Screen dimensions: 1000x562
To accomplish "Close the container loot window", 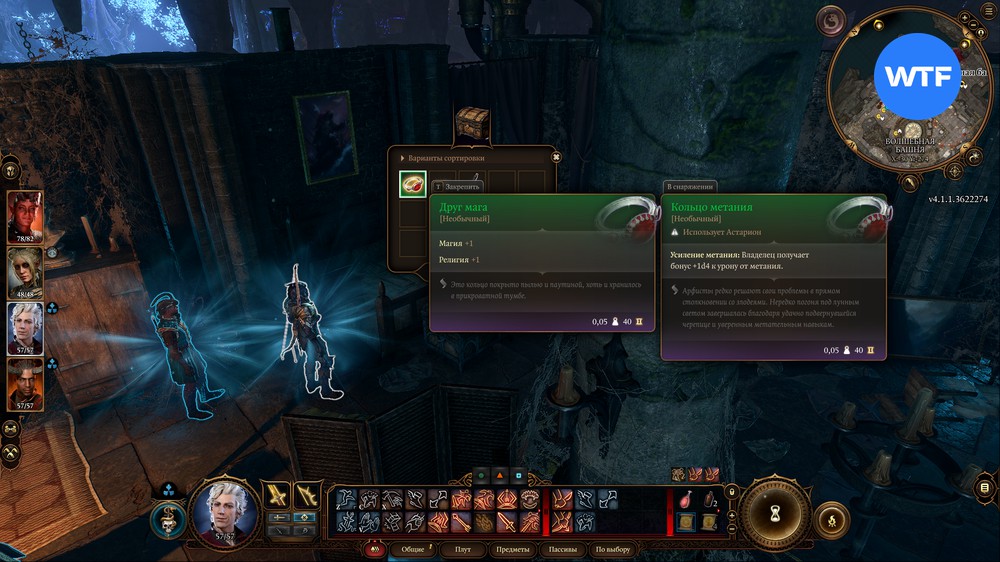I will coord(555,158).
